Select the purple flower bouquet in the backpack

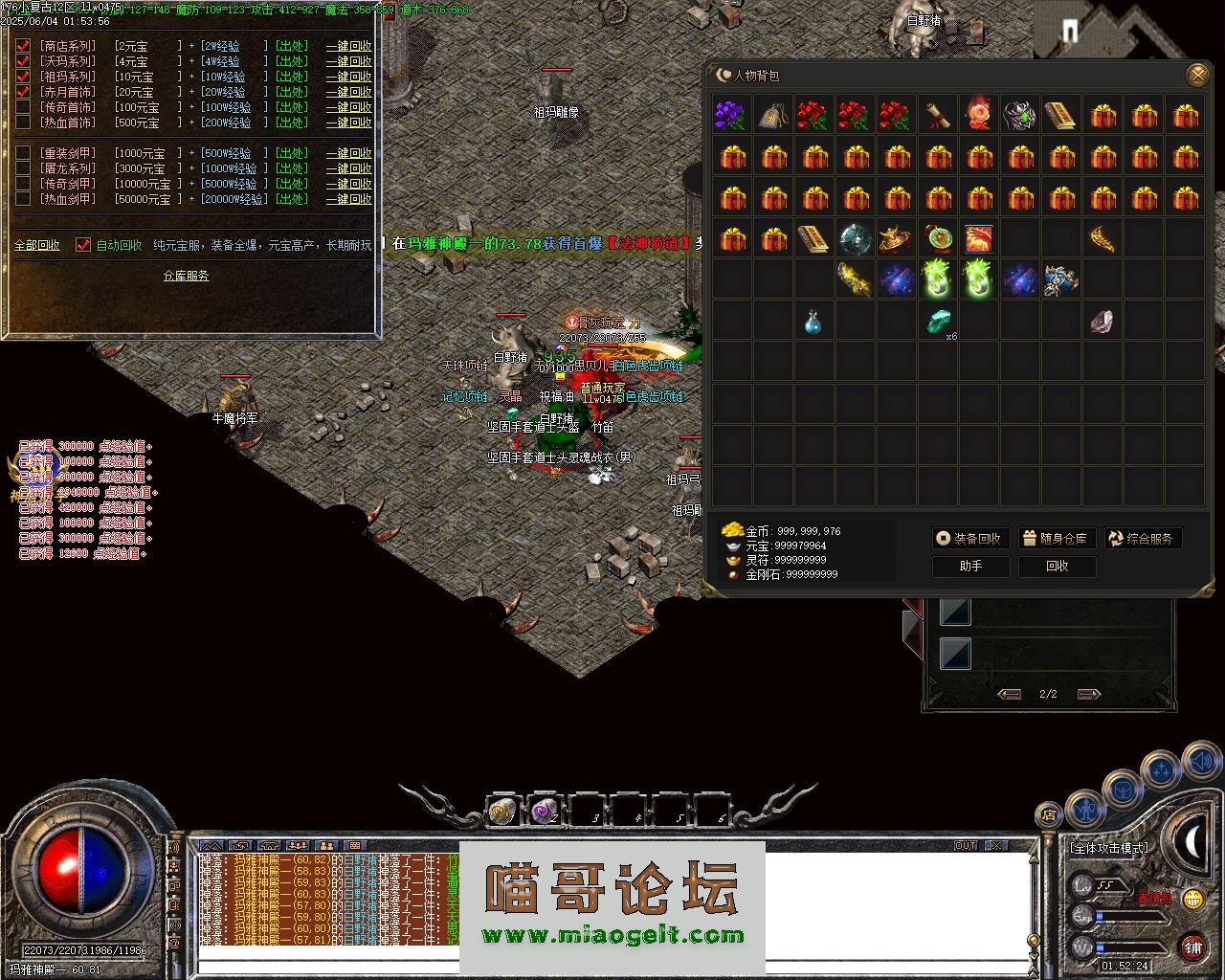click(x=731, y=116)
